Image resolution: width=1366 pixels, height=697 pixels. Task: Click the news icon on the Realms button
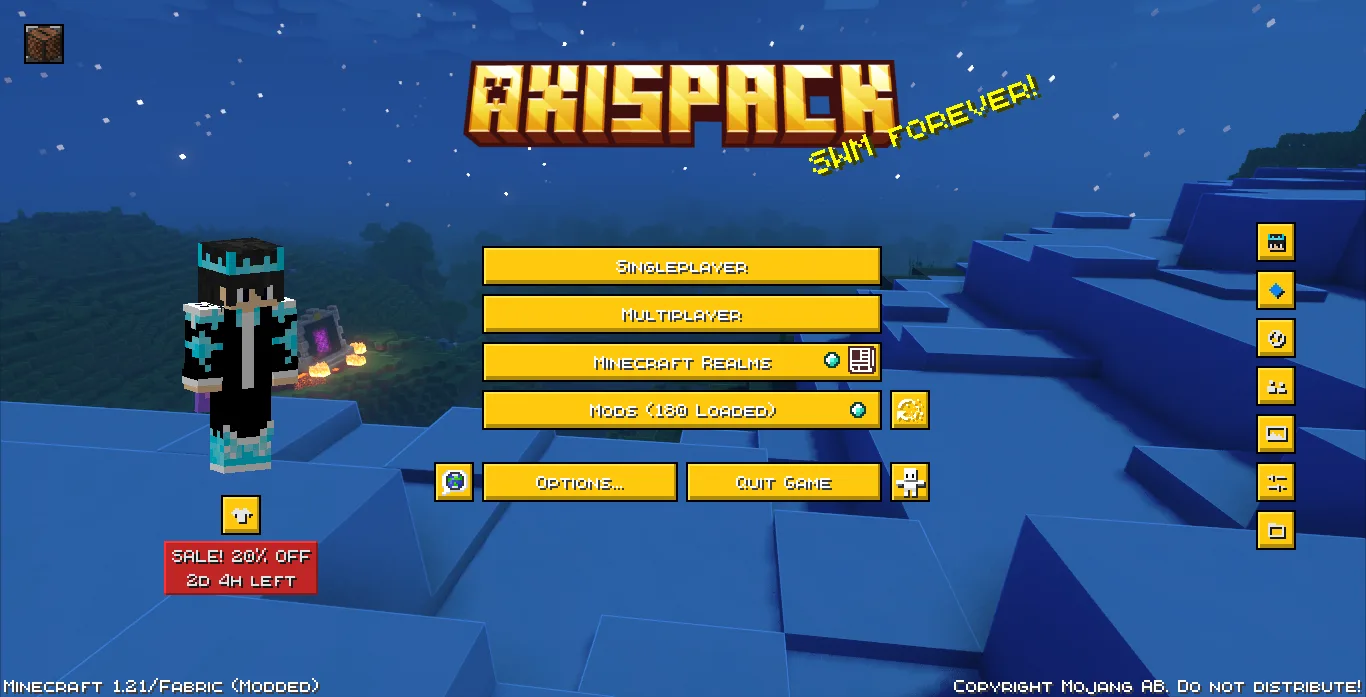tap(862, 361)
